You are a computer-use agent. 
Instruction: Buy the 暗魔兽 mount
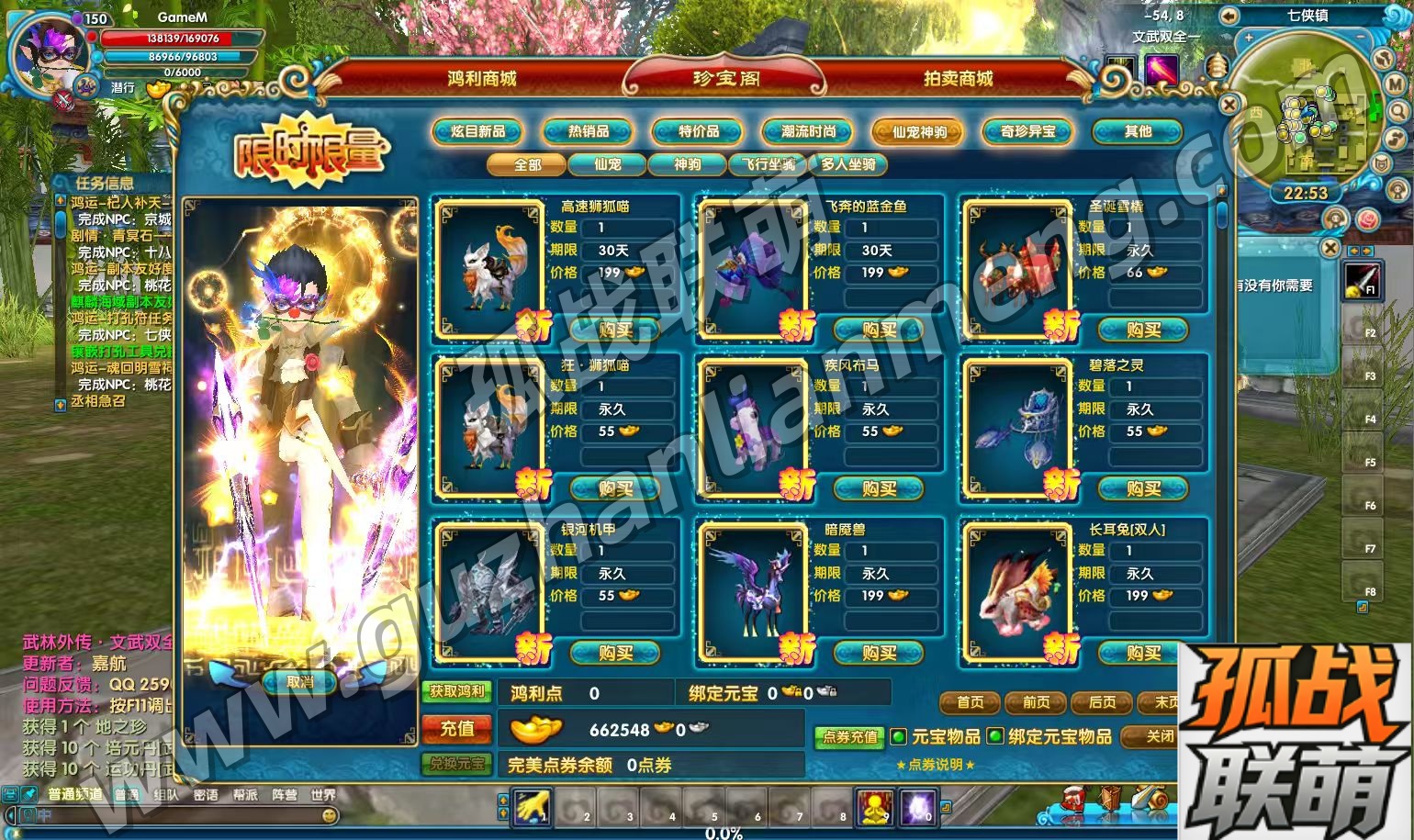[x=879, y=653]
